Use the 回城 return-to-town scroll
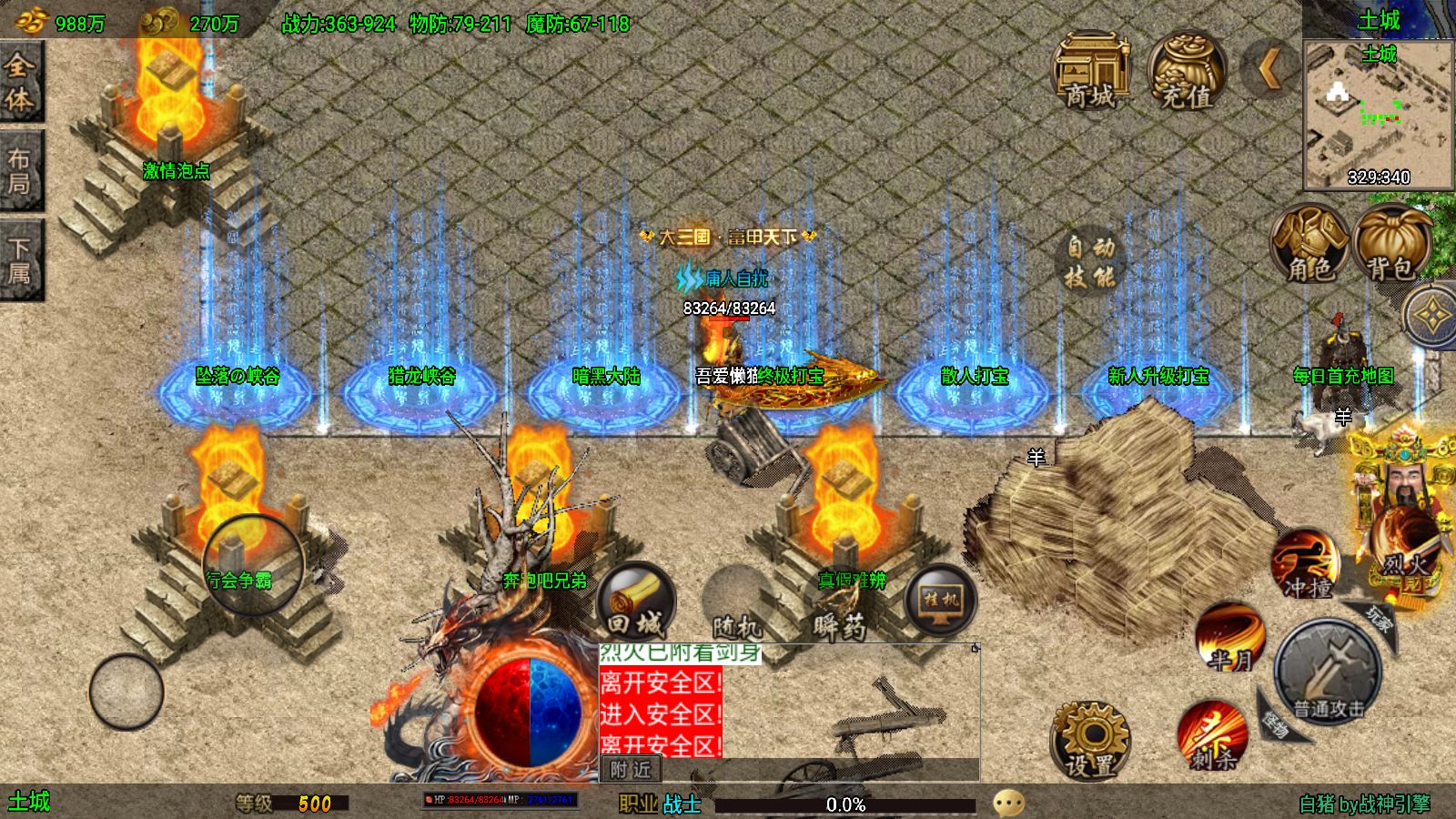Image resolution: width=1456 pixels, height=819 pixels. pyautogui.click(x=636, y=601)
